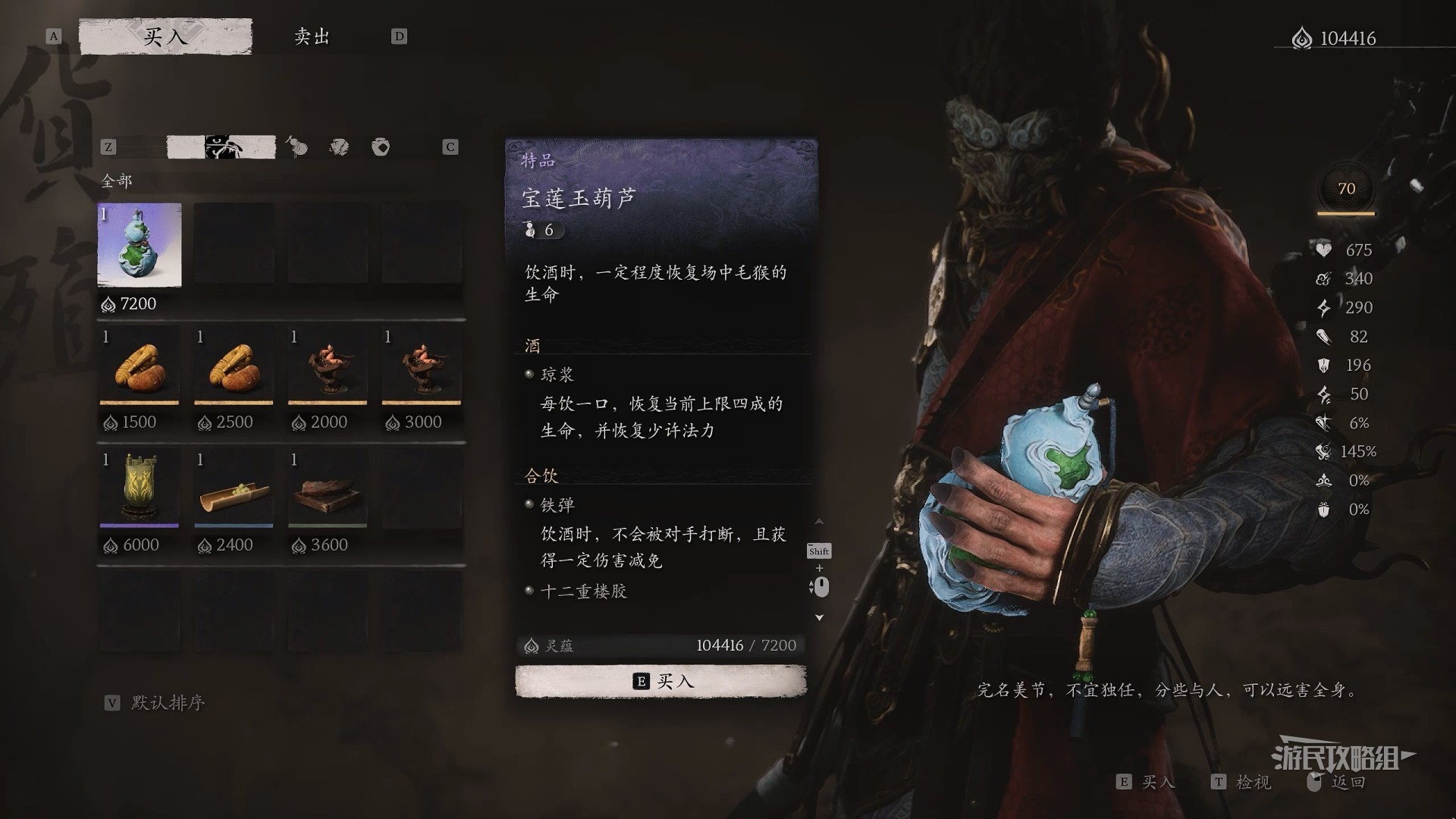The width and height of the screenshot is (1456, 819).
Task: Switch to the 卖出 (sell) tab
Action: pyautogui.click(x=312, y=36)
